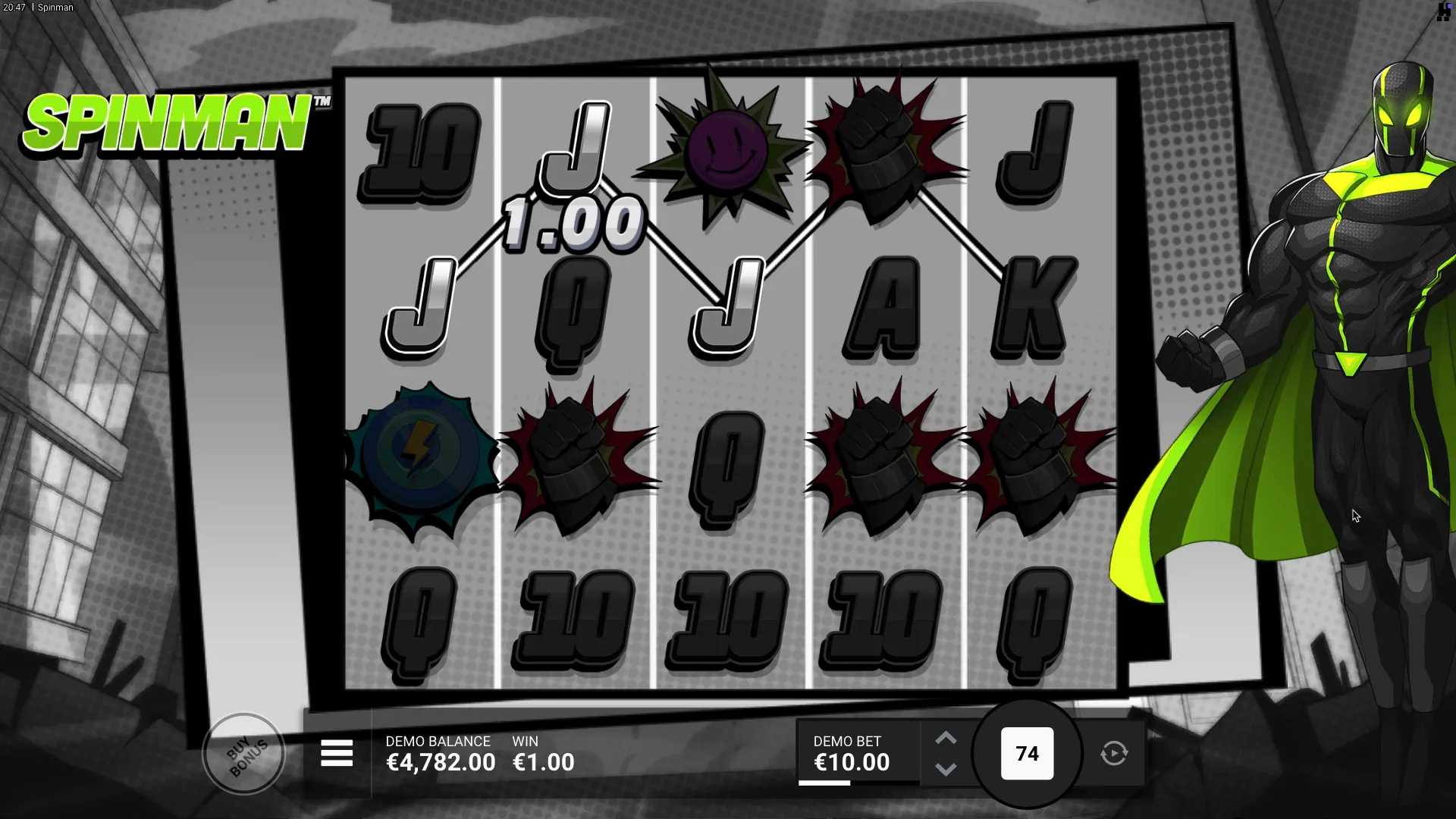Image resolution: width=1456 pixels, height=819 pixels.
Task: Decrease the demo bet amount
Action: (x=945, y=769)
